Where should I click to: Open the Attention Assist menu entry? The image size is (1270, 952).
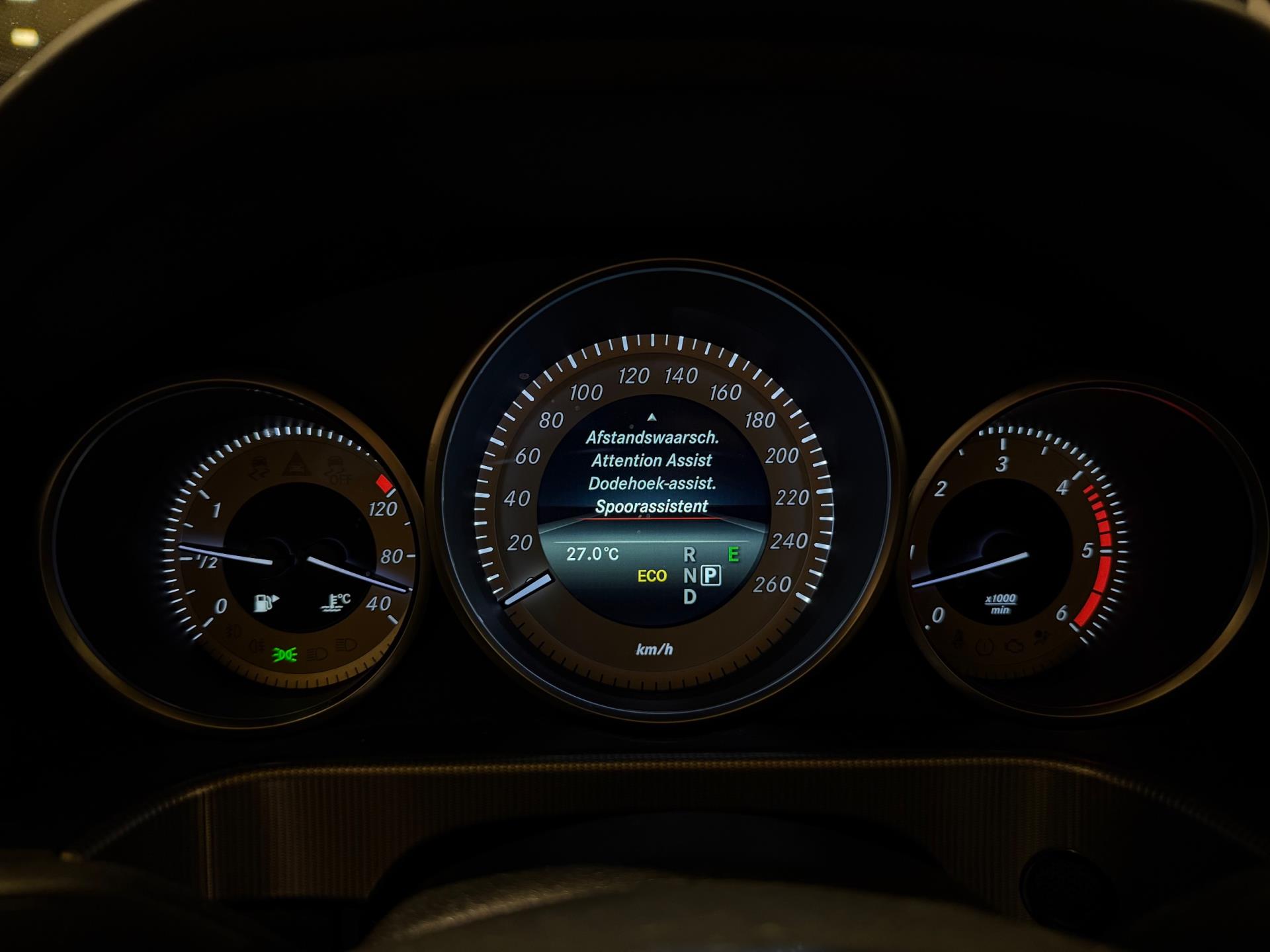pos(652,461)
